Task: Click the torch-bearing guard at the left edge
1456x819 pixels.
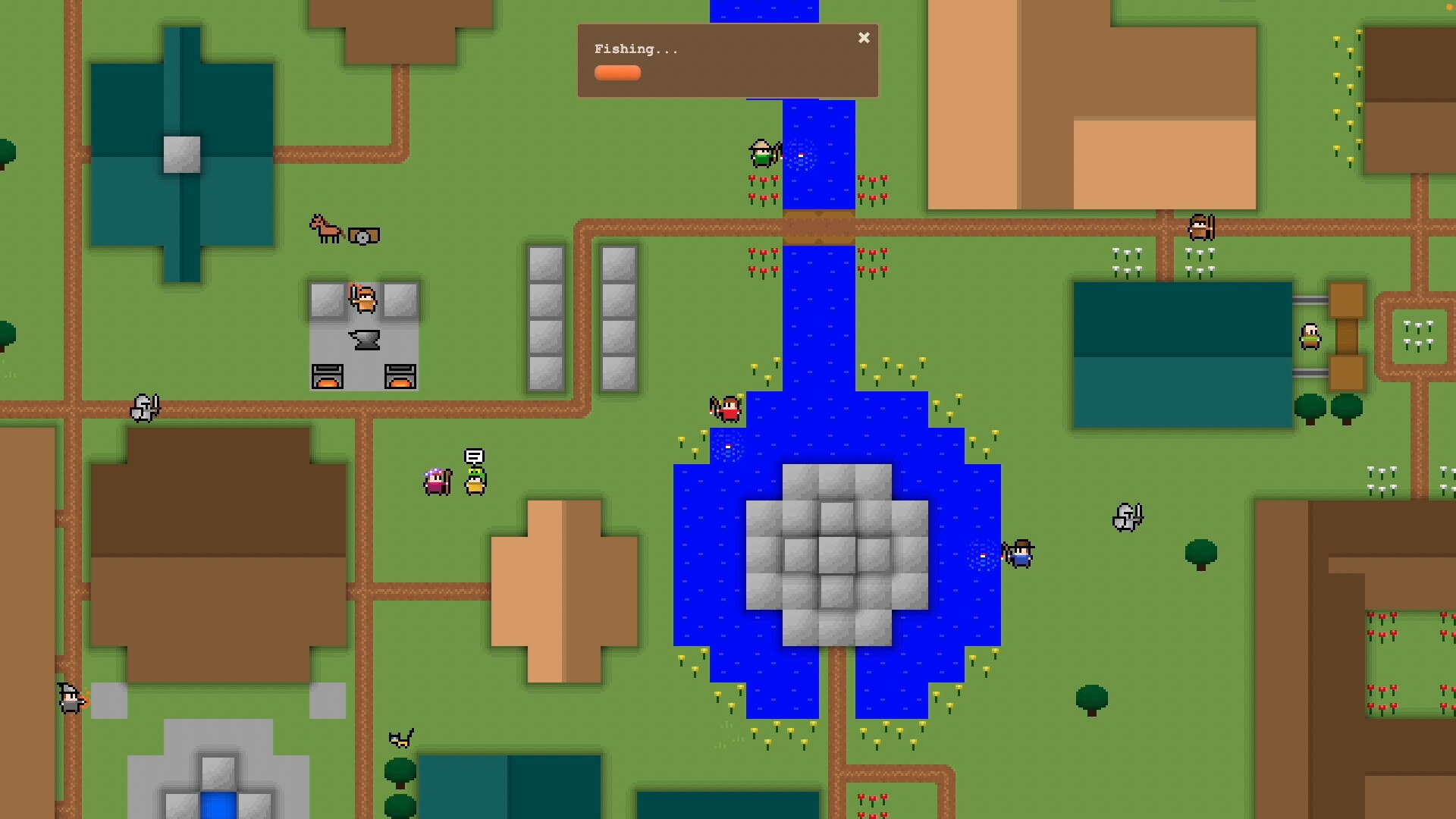Action: [x=70, y=698]
